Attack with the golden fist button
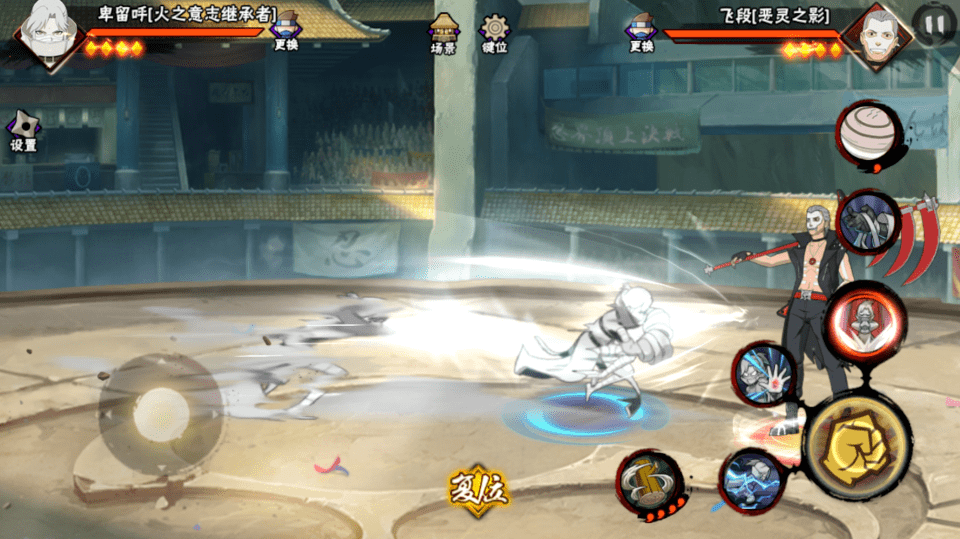Viewport: 960px width, 539px height. [x=856, y=445]
